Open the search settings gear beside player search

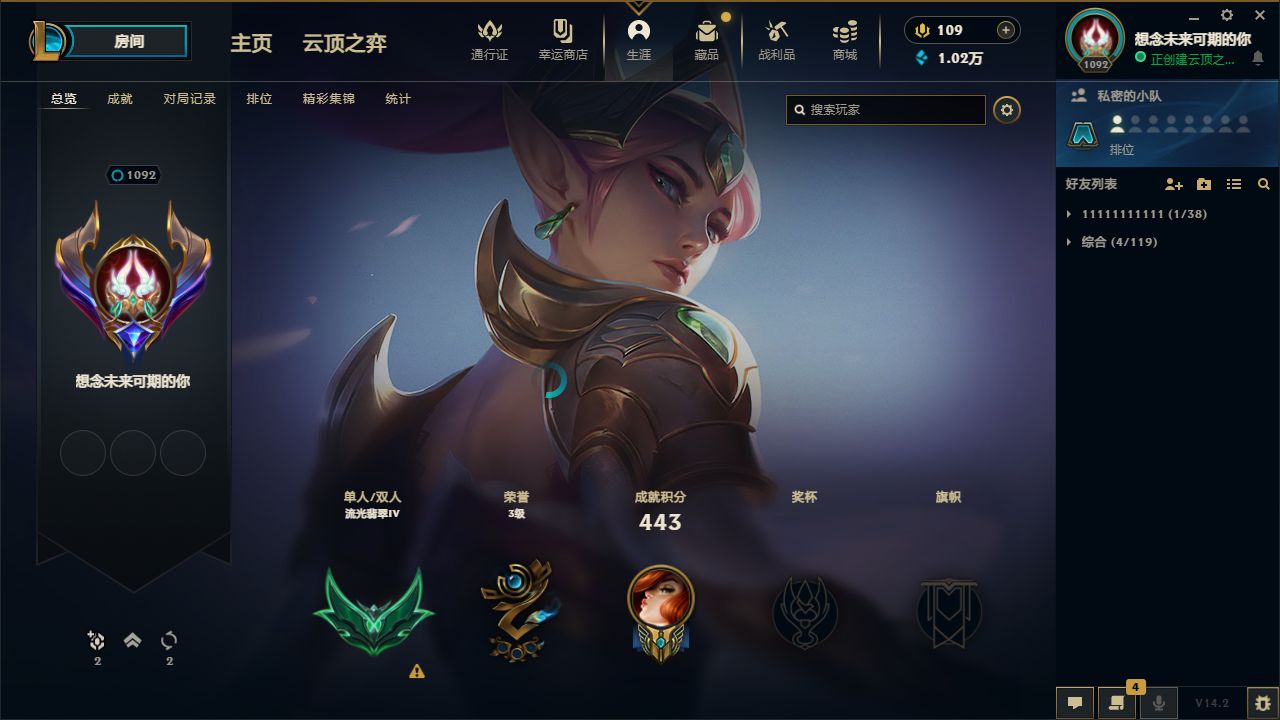pyautogui.click(x=1006, y=110)
